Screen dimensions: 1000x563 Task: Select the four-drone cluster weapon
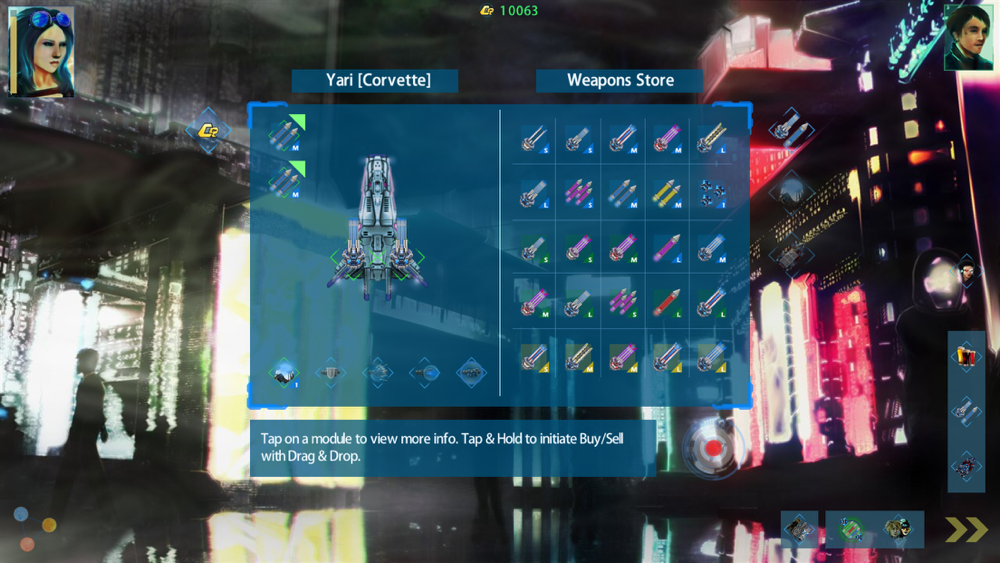pyautogui.click(x=713, y=191)
